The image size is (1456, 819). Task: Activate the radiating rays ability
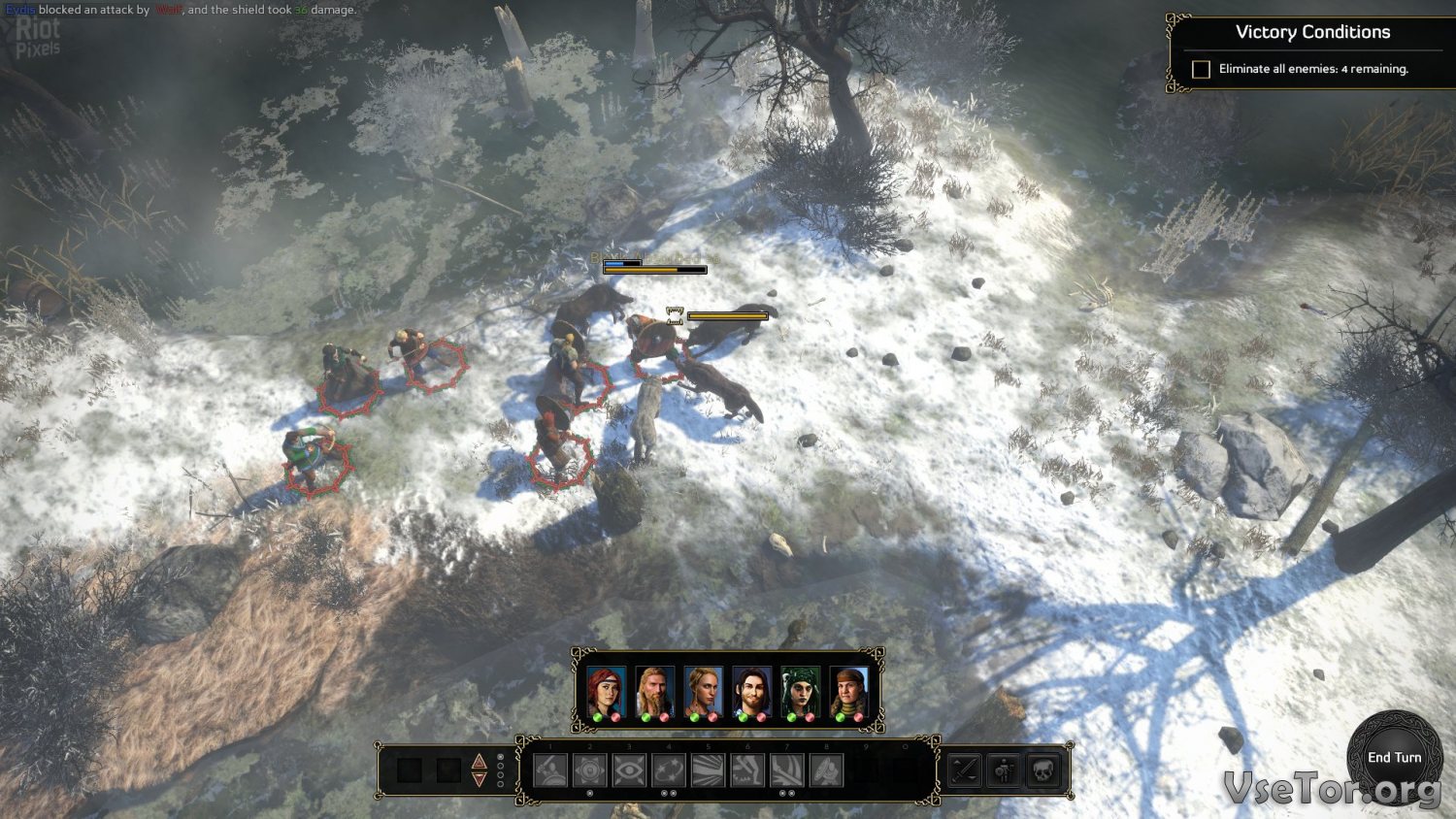point(708,770)
